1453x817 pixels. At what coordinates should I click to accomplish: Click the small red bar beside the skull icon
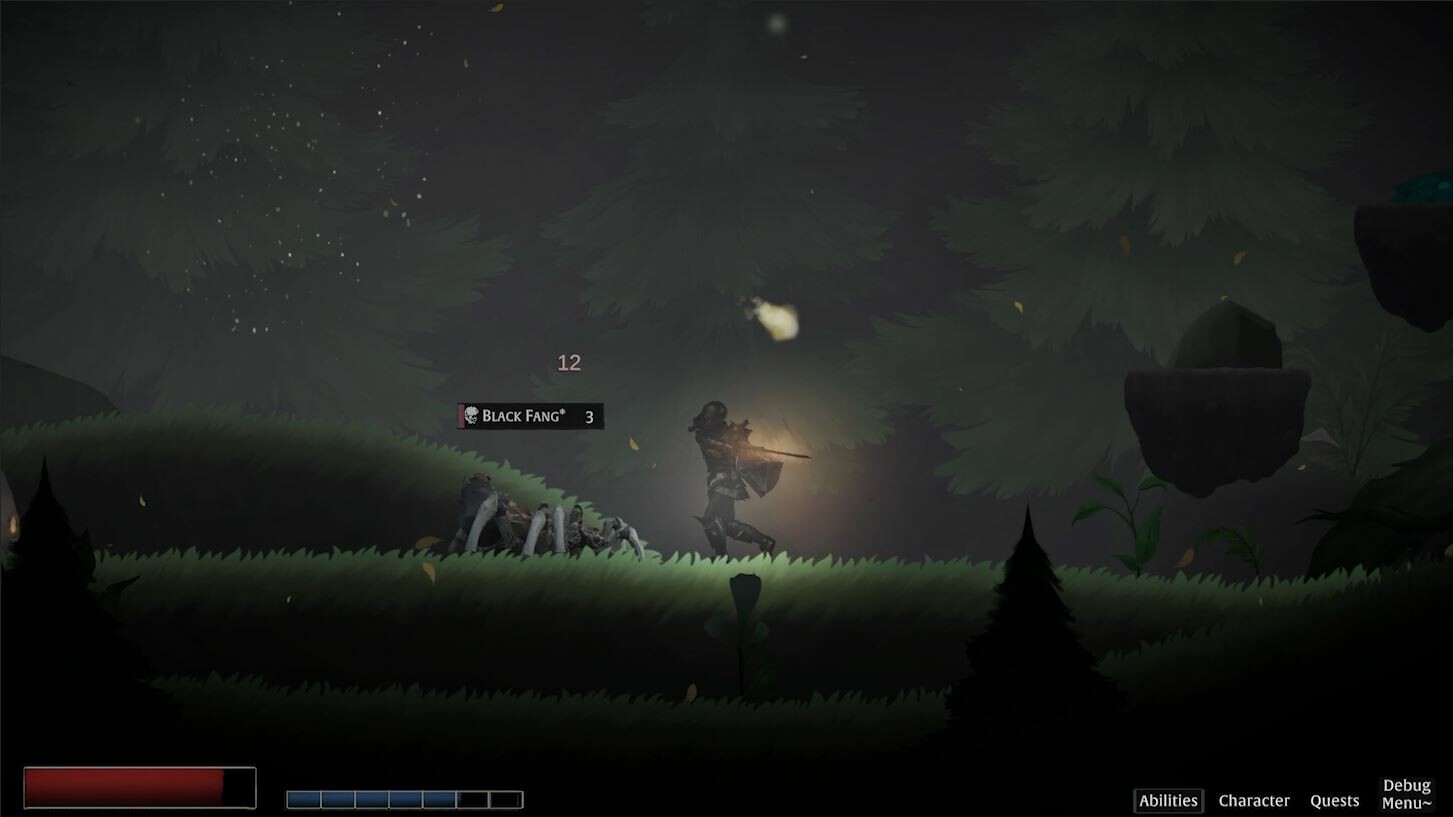[460, 415]
